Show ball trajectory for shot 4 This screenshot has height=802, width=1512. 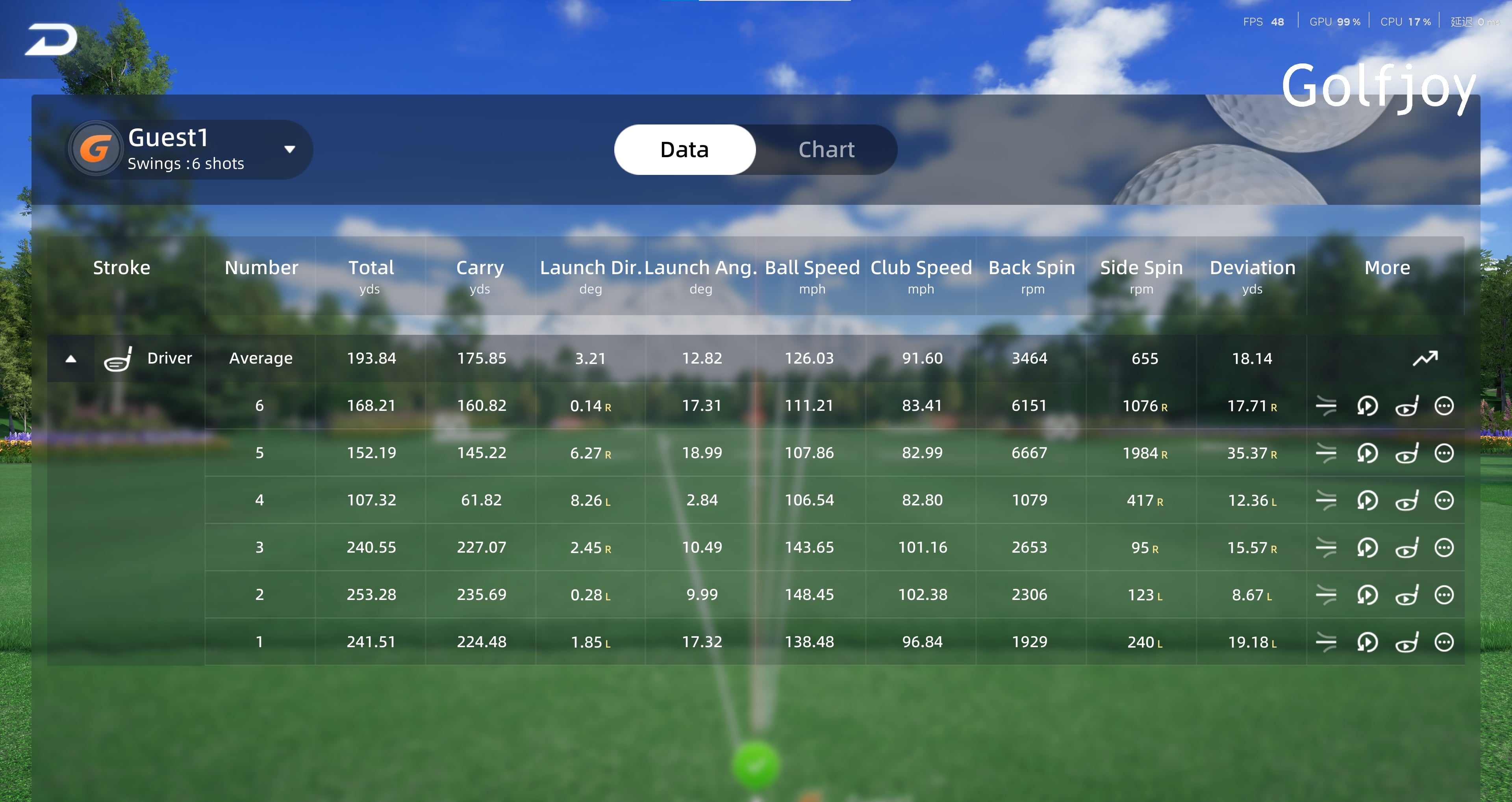pos(1326,501)
